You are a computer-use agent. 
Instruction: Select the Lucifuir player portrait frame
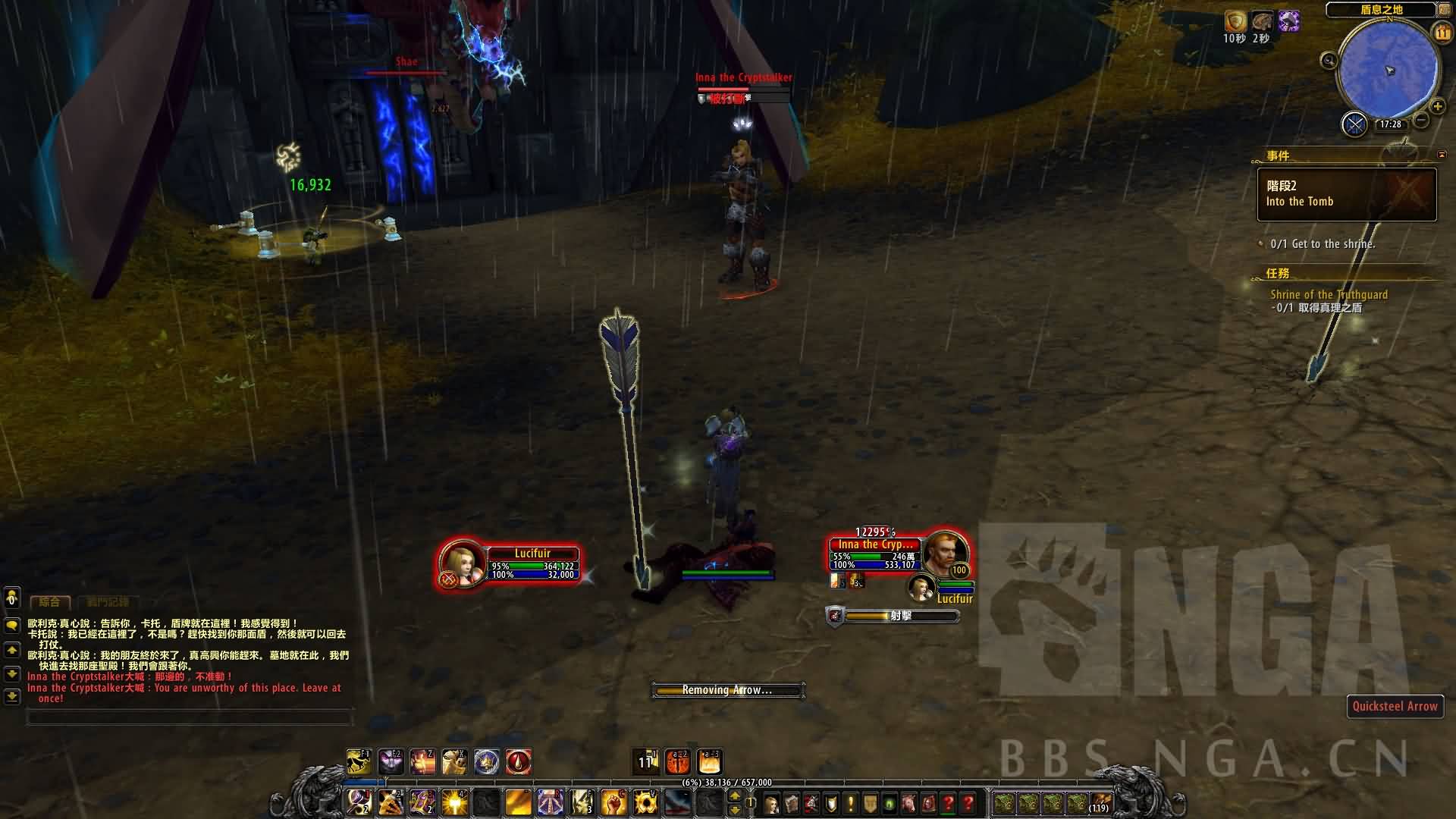pos(461,563)
